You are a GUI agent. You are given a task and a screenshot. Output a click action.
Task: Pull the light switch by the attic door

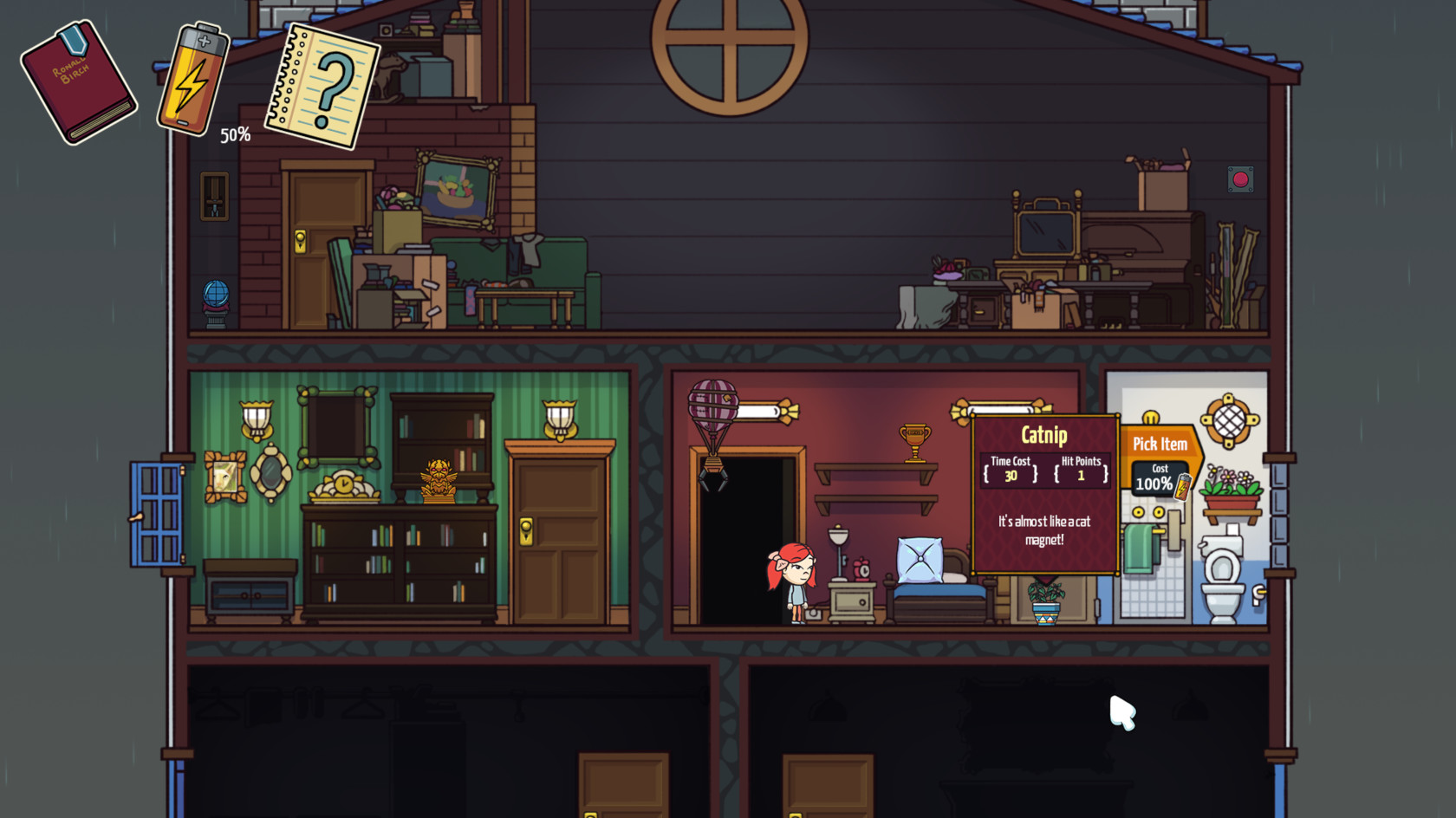point(213,194)
